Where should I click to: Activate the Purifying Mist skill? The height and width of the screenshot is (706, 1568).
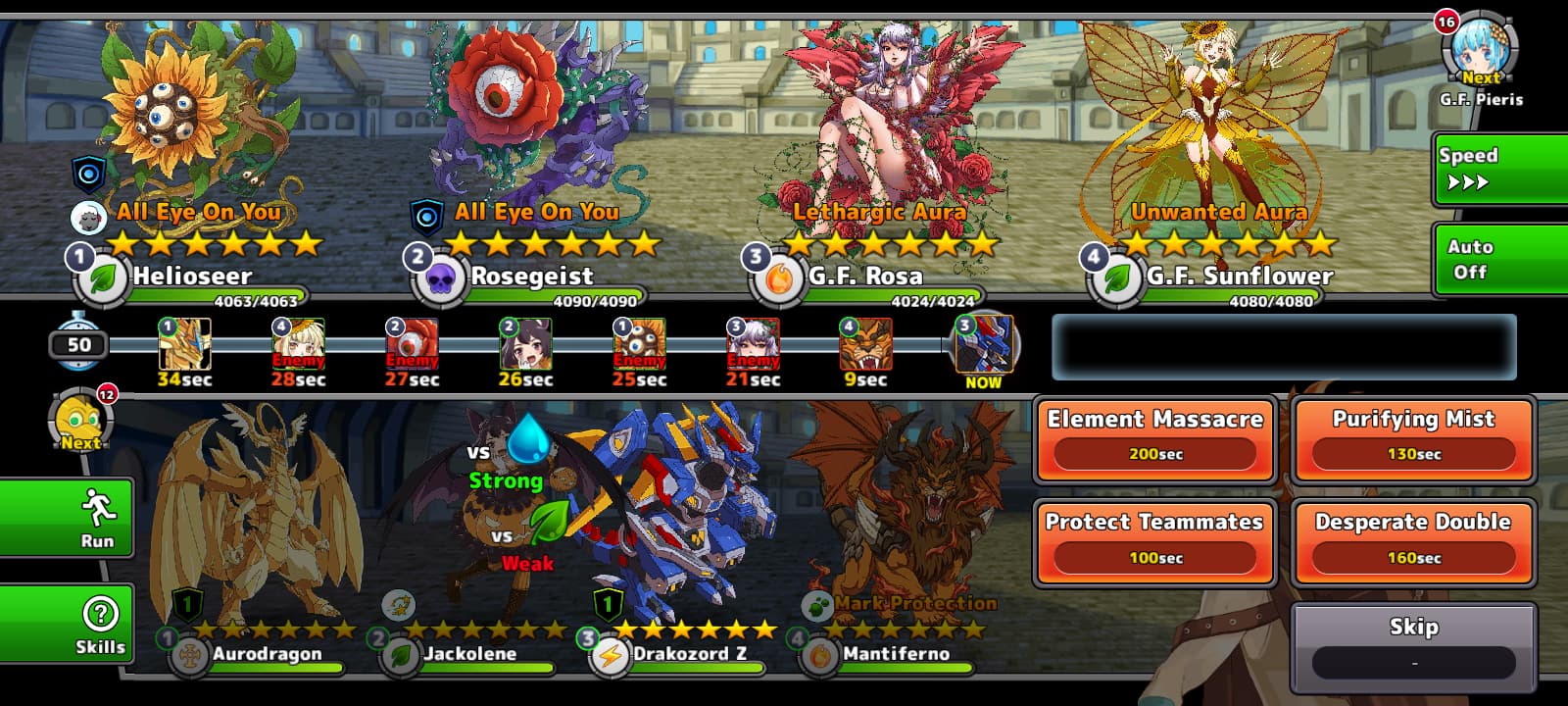coord(1413,438)
